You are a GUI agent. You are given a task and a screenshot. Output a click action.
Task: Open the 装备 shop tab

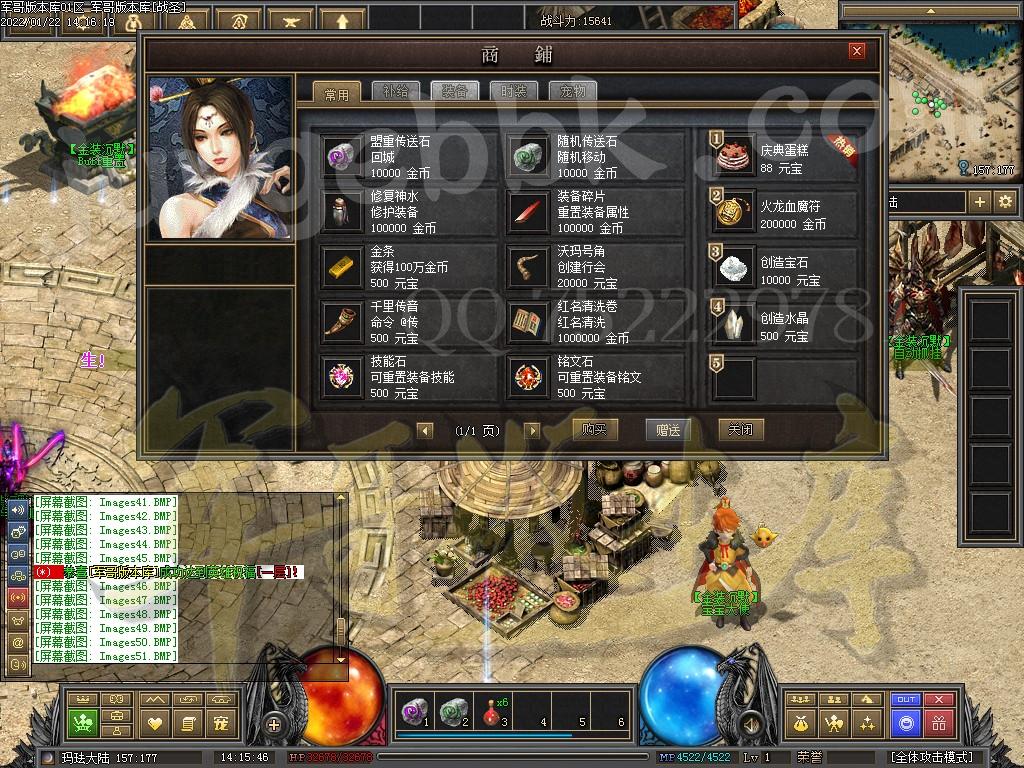click(x=455, y=91)
